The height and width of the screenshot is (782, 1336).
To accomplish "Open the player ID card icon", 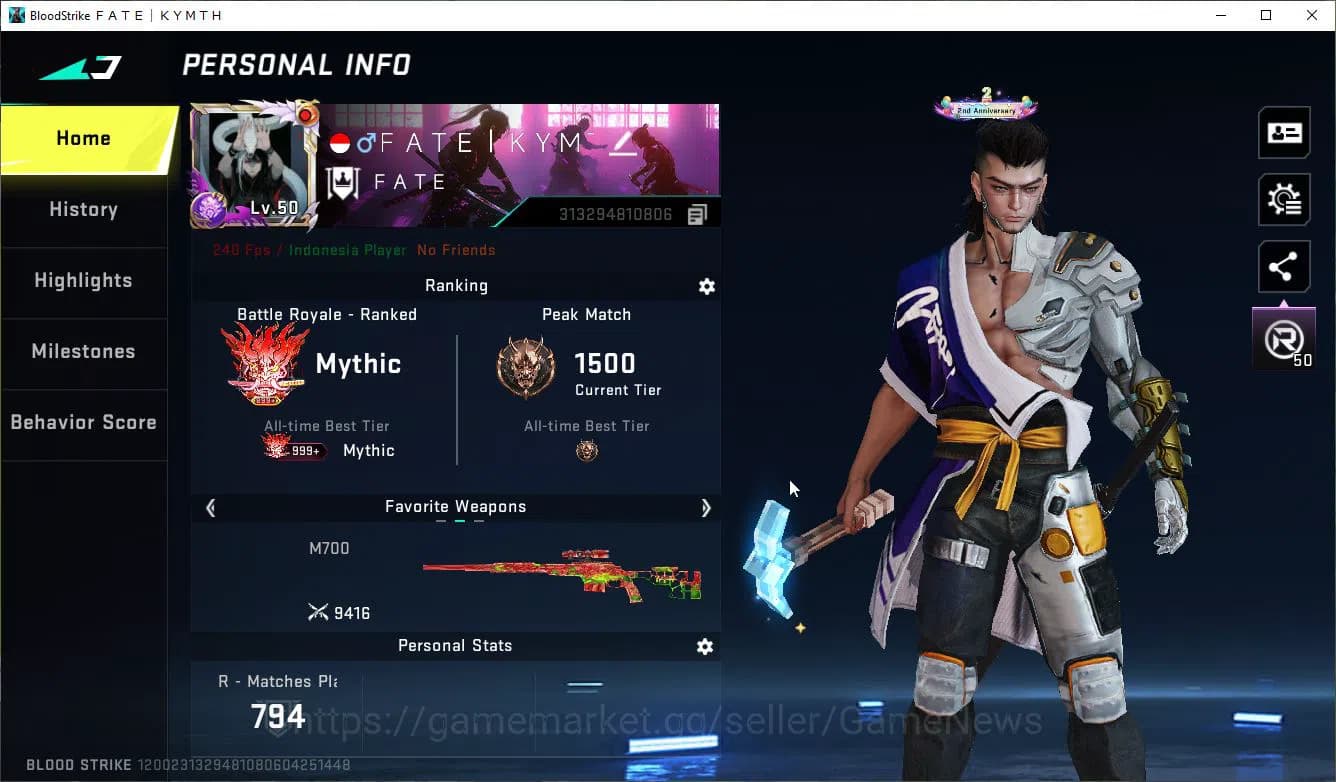I will (1284, 132).
